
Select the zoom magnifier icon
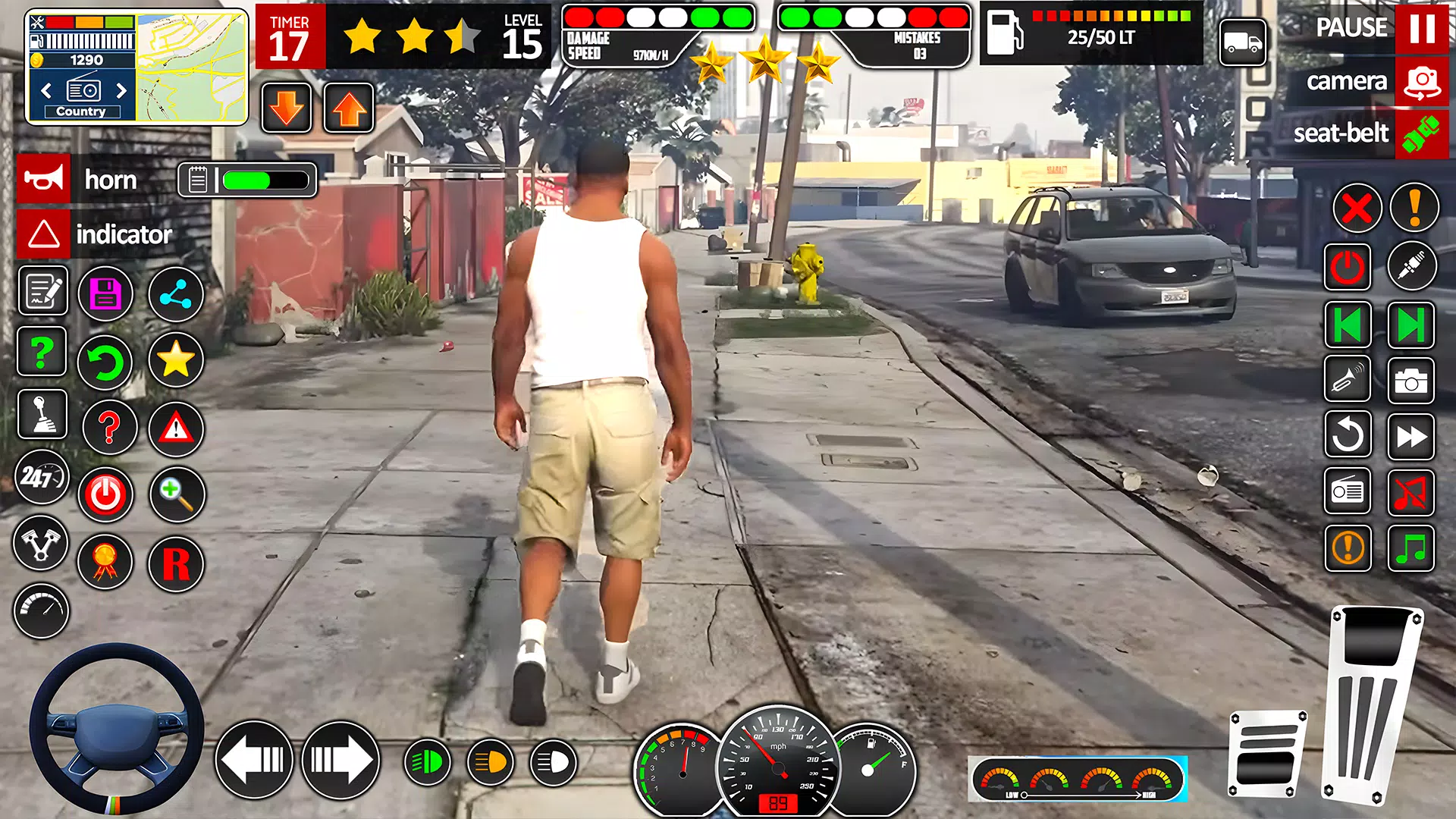[x=177, y=494]
